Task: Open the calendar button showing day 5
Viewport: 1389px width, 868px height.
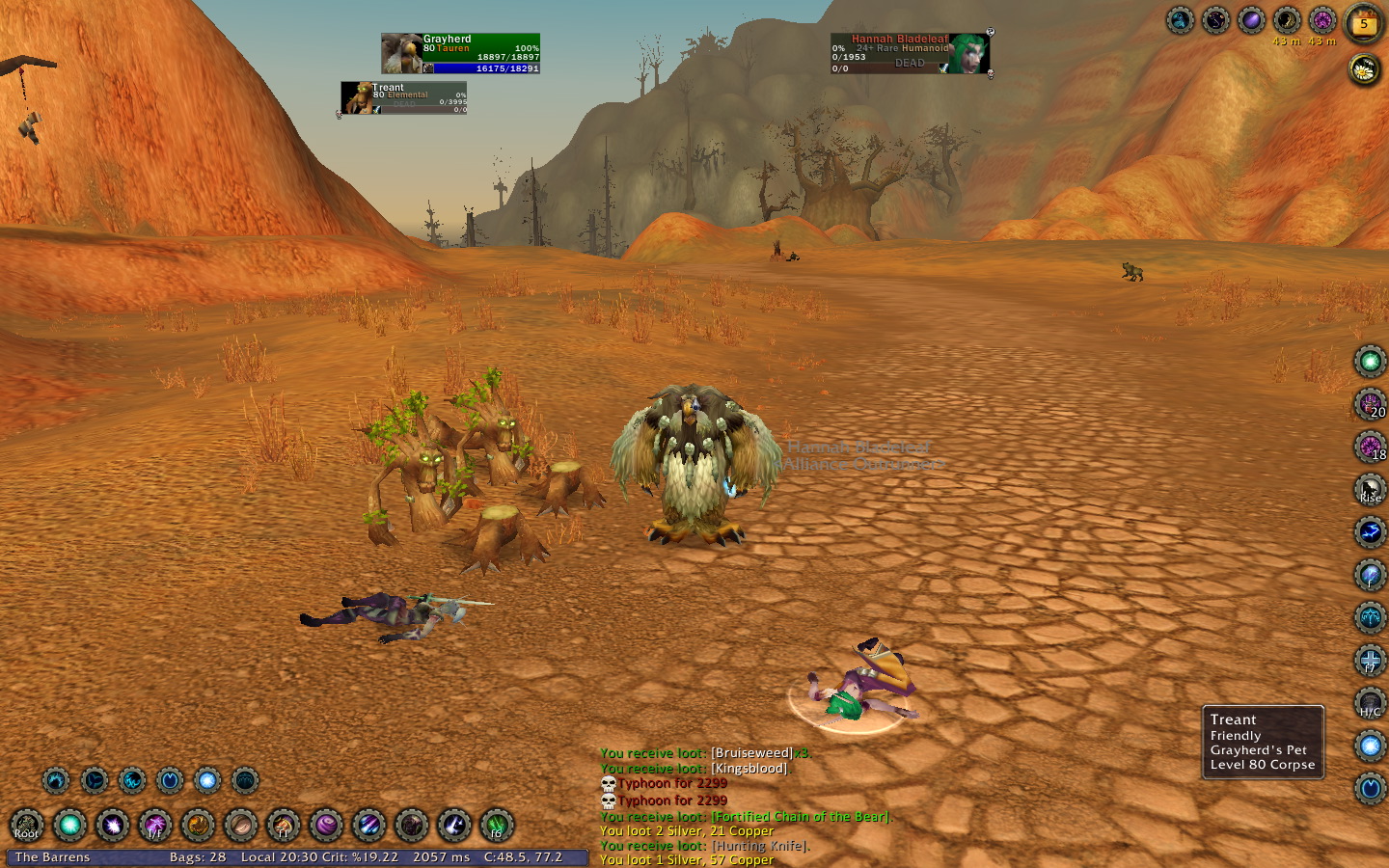Action: (1364, 23)
